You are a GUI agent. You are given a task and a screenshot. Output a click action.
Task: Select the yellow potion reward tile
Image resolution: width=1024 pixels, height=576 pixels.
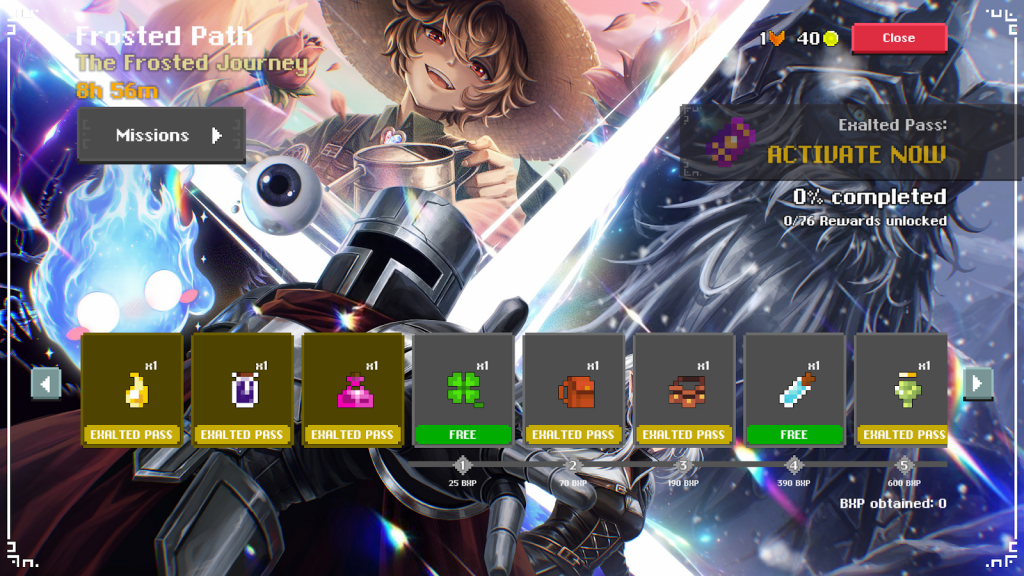pos(132,390)
